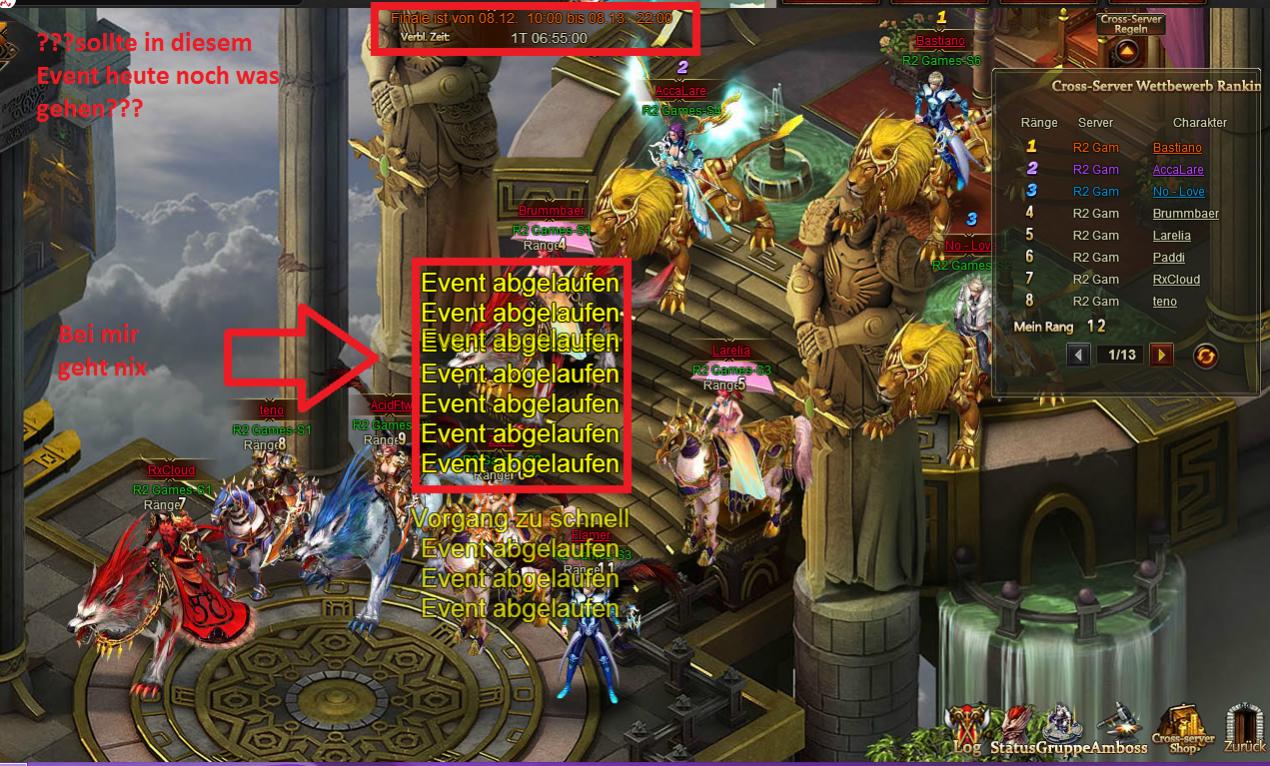
Task: Go to the next ranking page
Action: point(1161,355)
